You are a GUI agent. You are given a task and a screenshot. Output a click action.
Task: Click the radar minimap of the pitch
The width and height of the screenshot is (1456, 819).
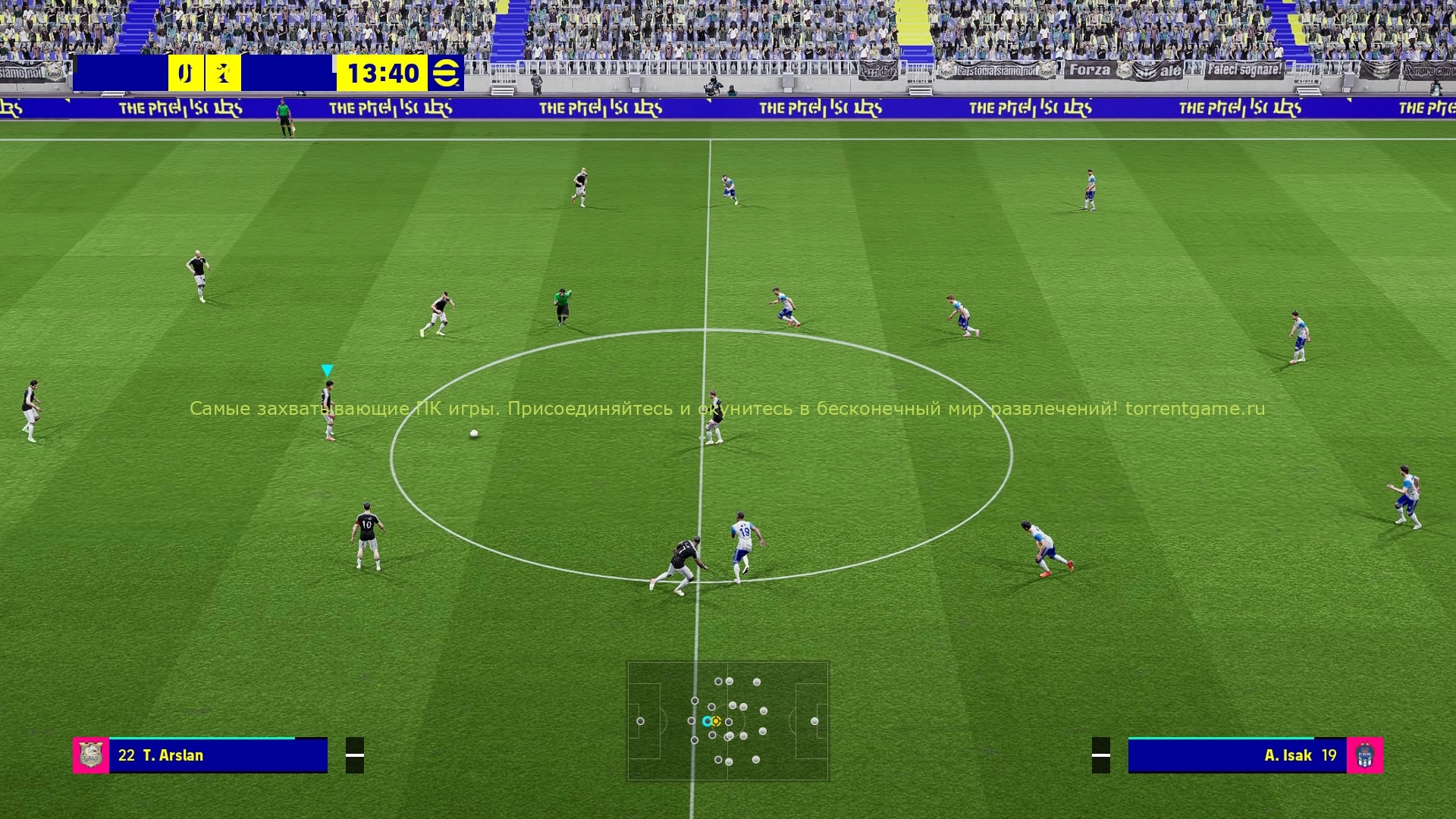click(727, 721)
